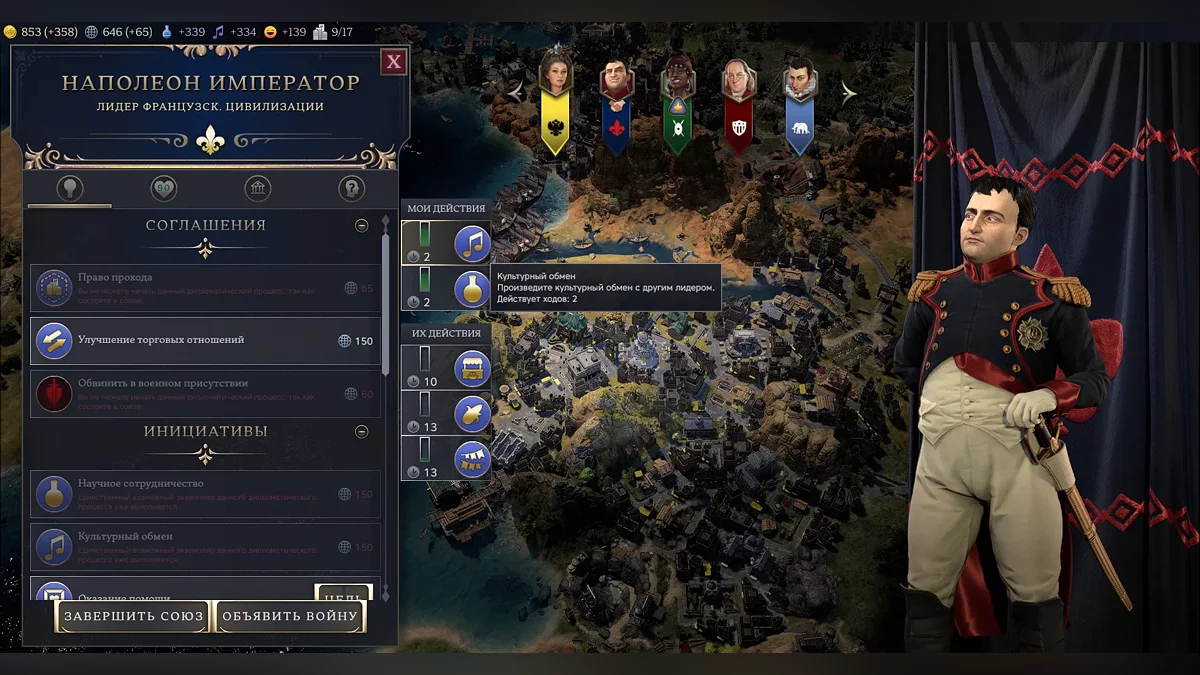The height and width of the screenshot is (675, 1200).
Task: Click the active music note action icon
Action: [472, 243]
